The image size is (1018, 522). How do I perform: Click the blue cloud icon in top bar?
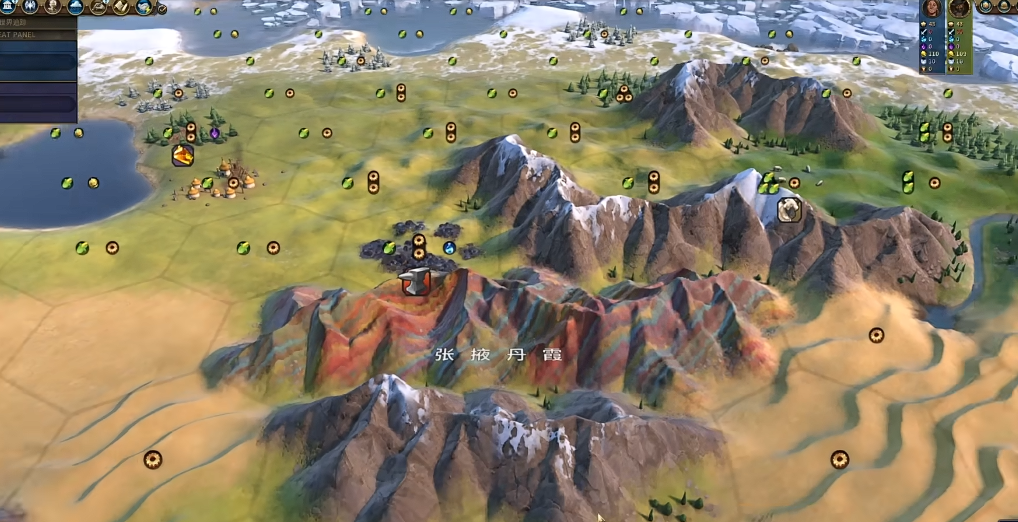point(76,6)
